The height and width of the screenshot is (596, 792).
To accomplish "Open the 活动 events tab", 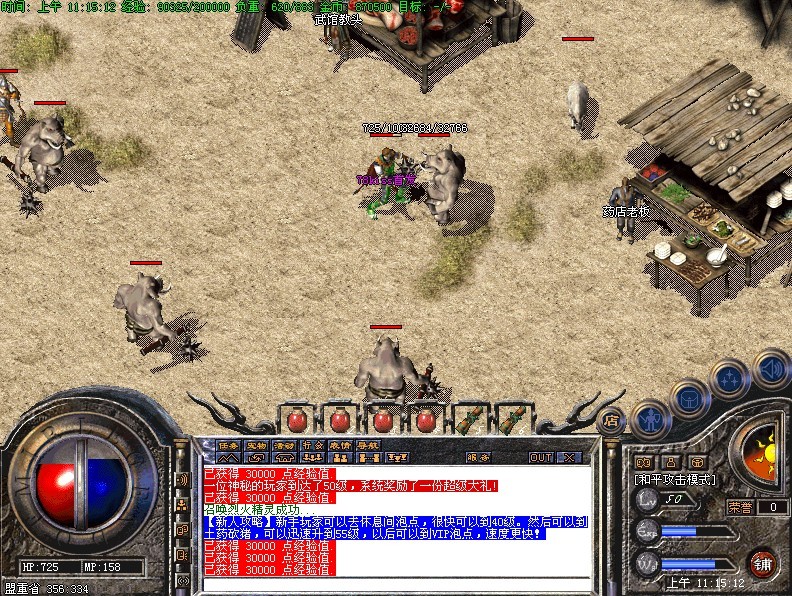I will [285, 446].
